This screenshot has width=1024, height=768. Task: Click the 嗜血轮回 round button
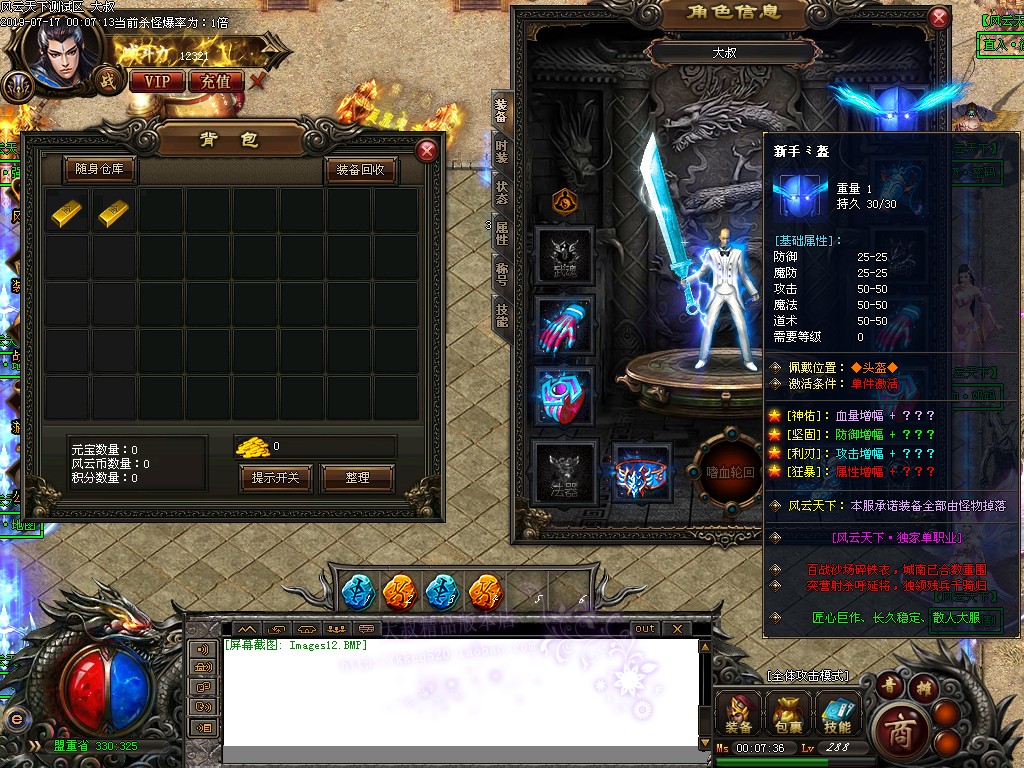[730, 471]
